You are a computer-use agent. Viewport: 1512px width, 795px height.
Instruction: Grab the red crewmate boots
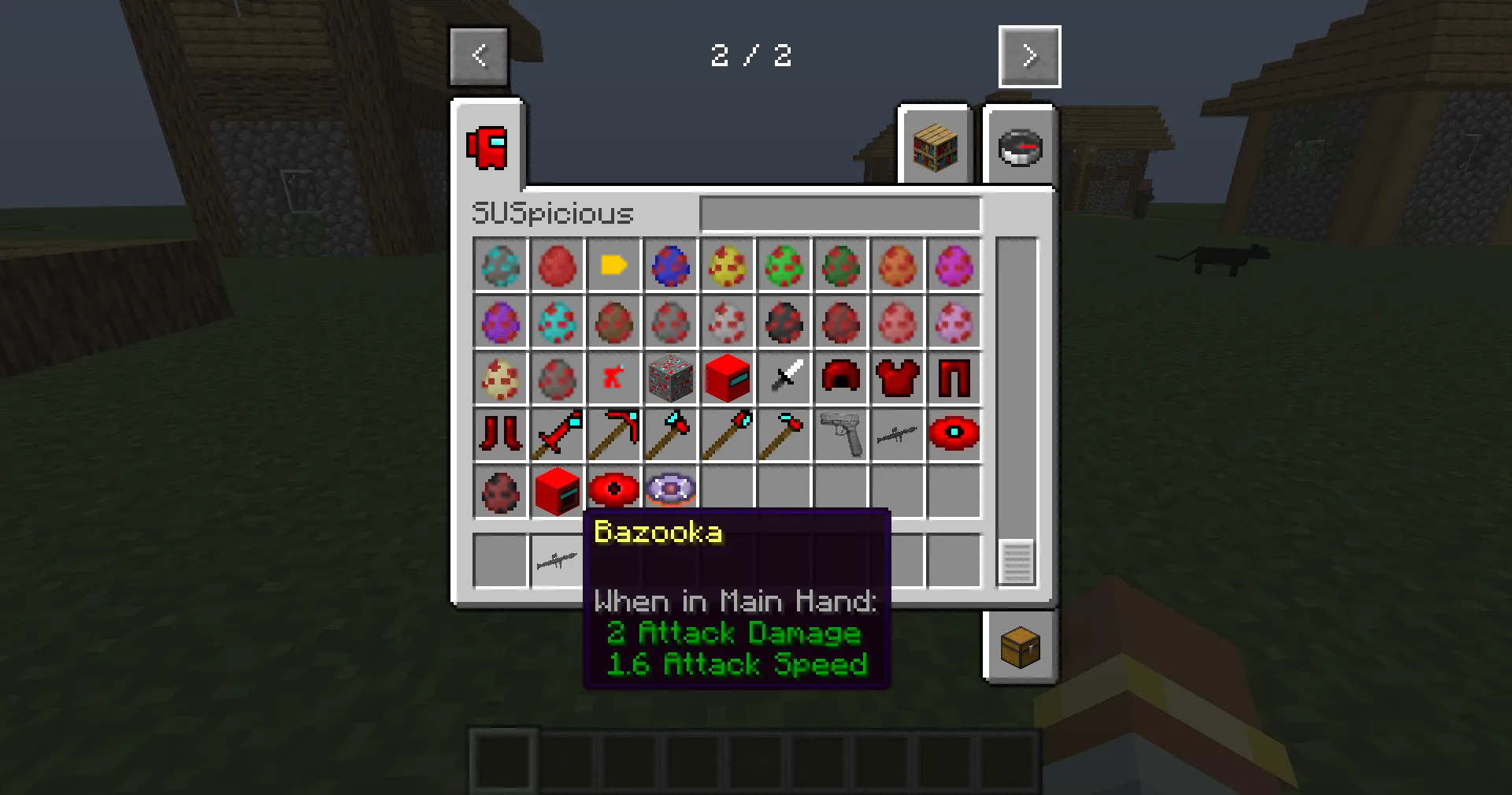coord(501,434)
